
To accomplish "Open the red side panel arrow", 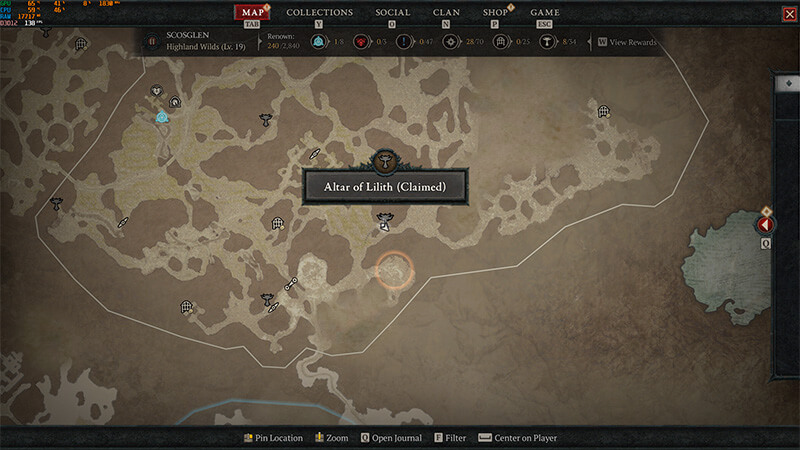I will click(766, 226).
